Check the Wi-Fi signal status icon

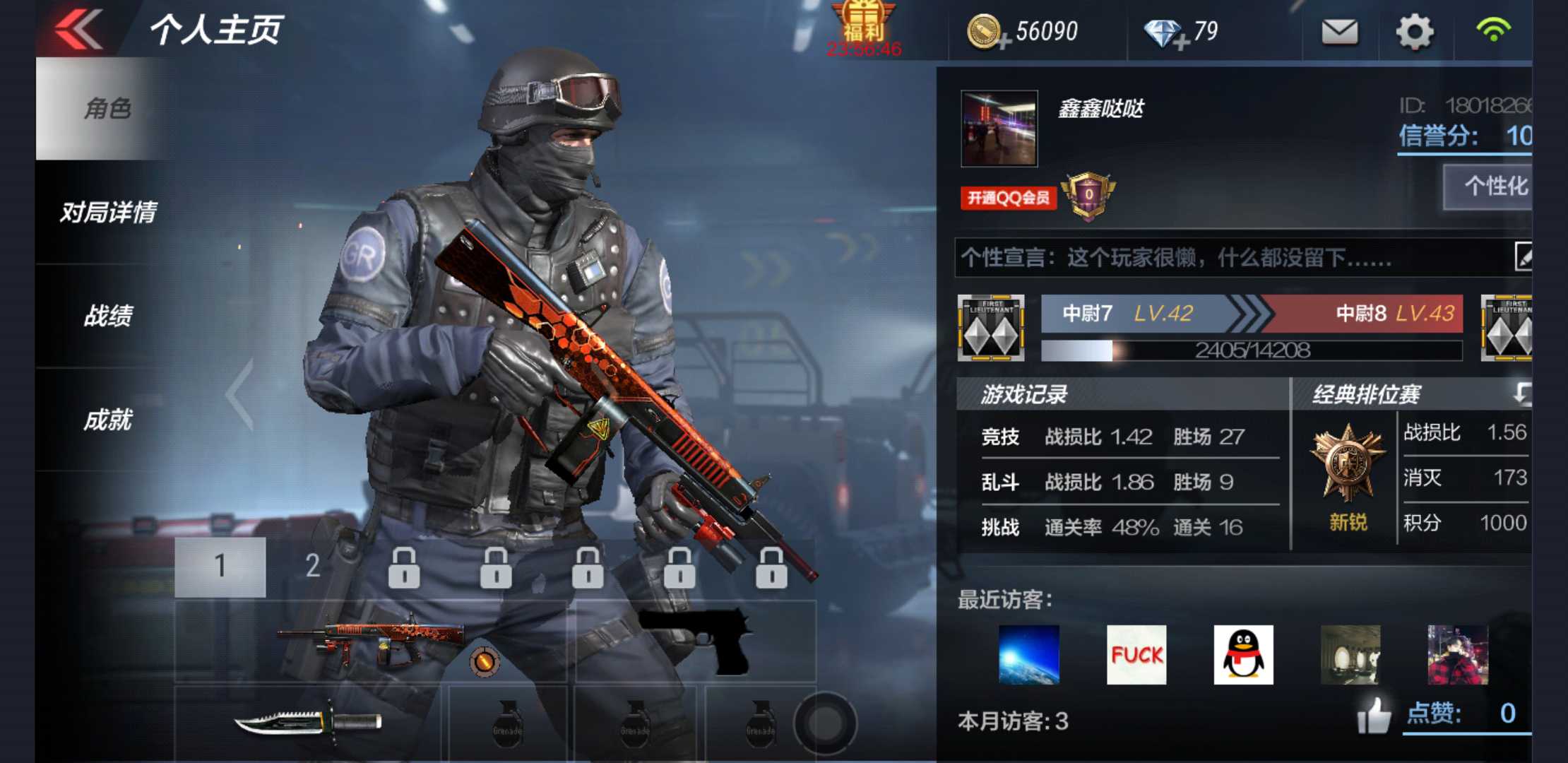tap(1492, 32)
